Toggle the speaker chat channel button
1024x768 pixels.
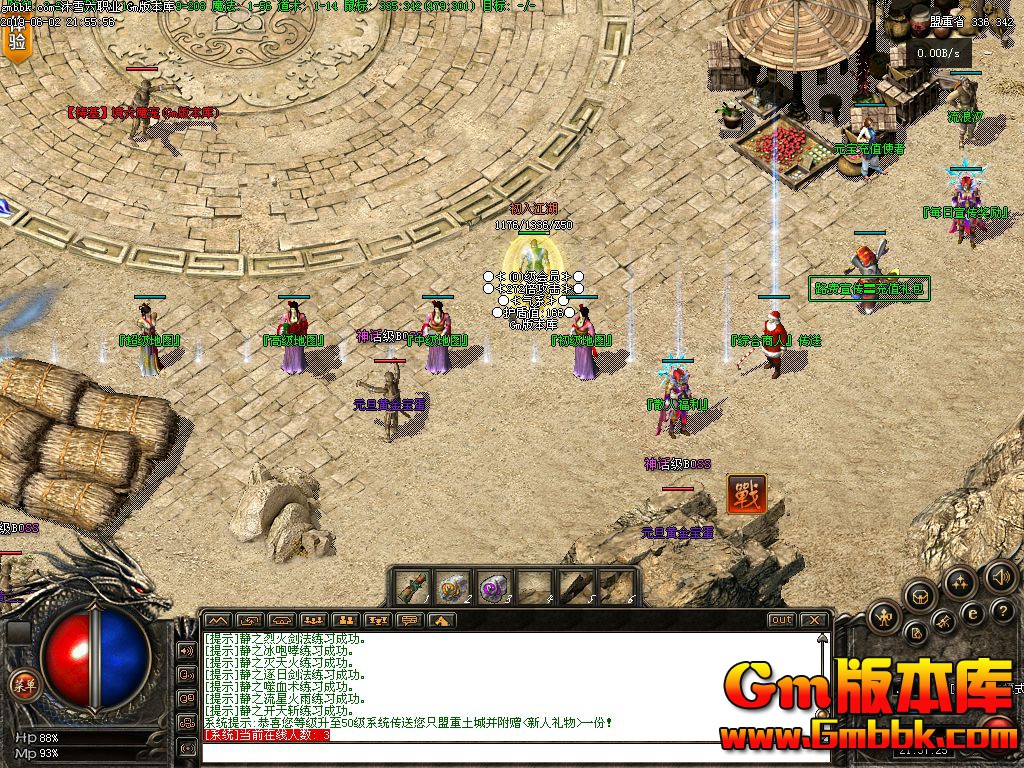tap(186, 651)
